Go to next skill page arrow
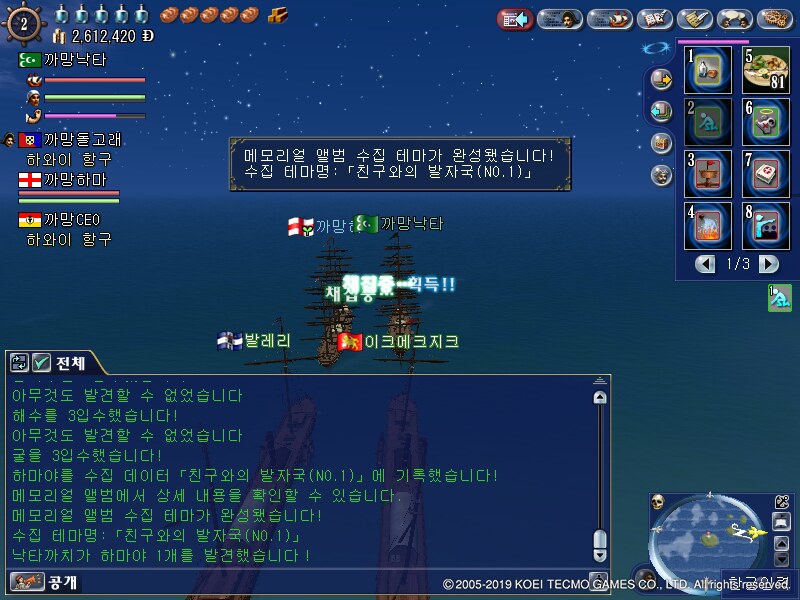Viewport: 800px width, 600px height. pos(768,264)
